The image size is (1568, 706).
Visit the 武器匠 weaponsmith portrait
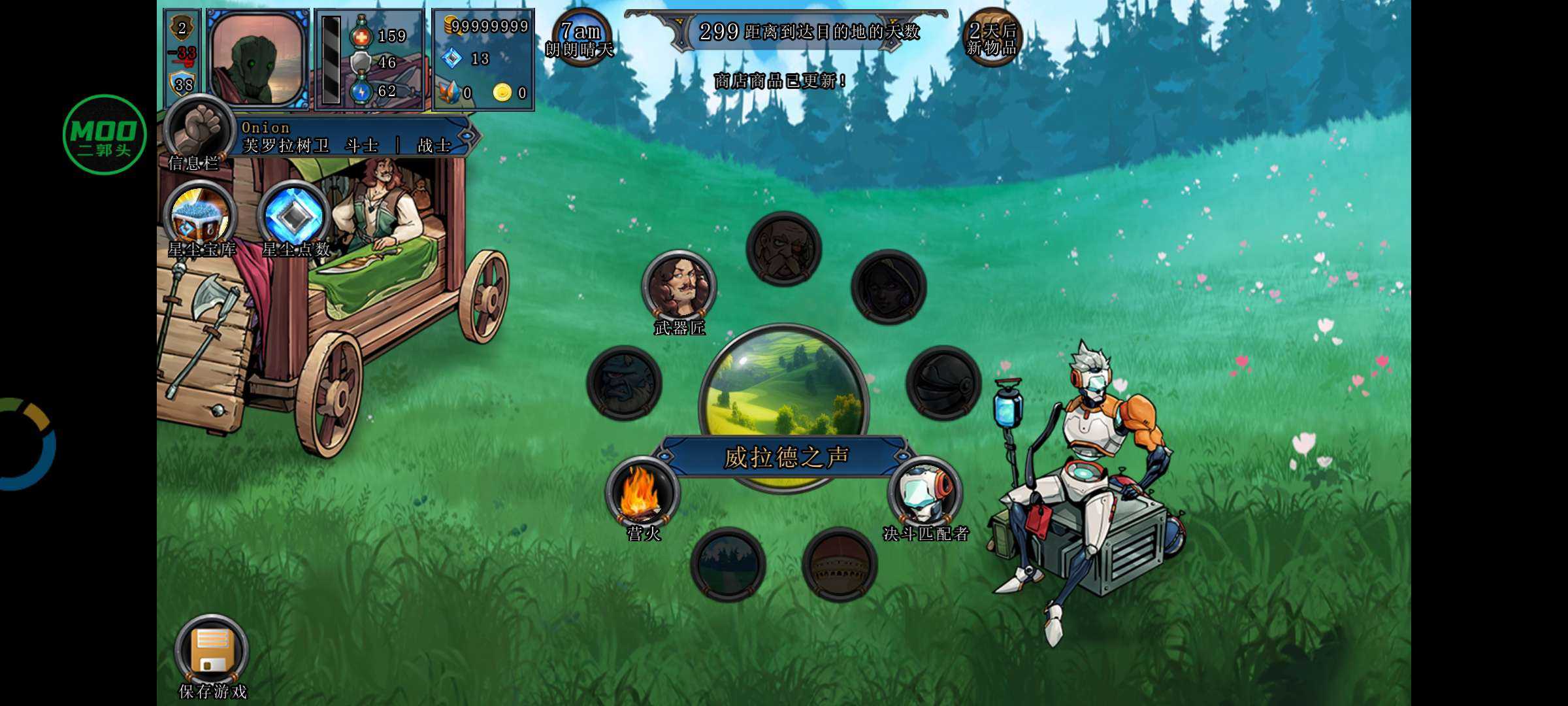point(679,286)
